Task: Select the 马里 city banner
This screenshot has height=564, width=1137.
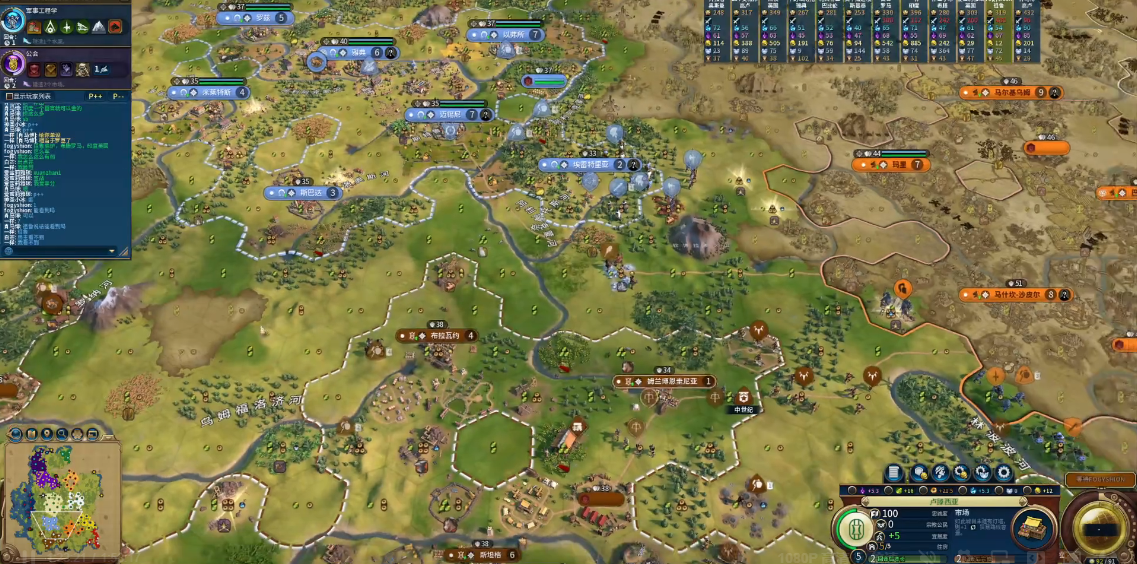Action: tap(892, 164)
